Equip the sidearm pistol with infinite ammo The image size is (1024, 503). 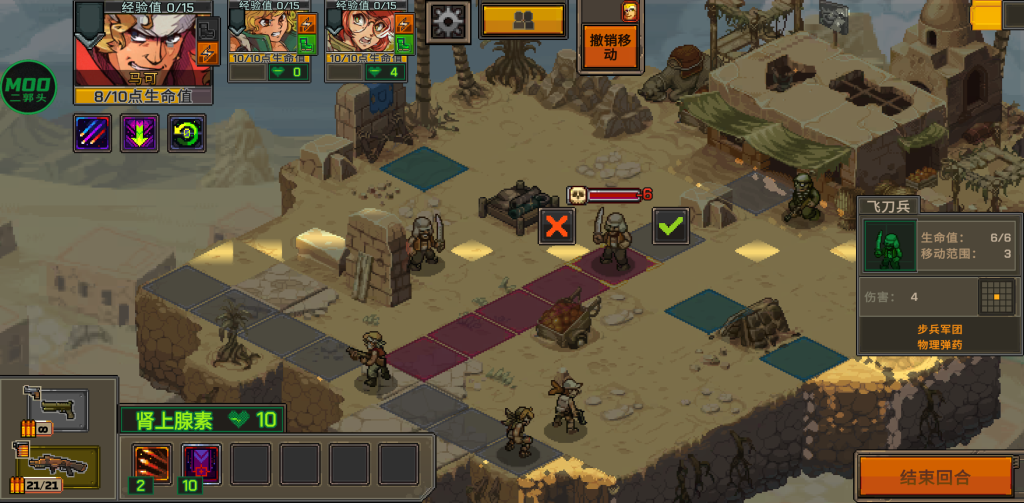(56, 408)
